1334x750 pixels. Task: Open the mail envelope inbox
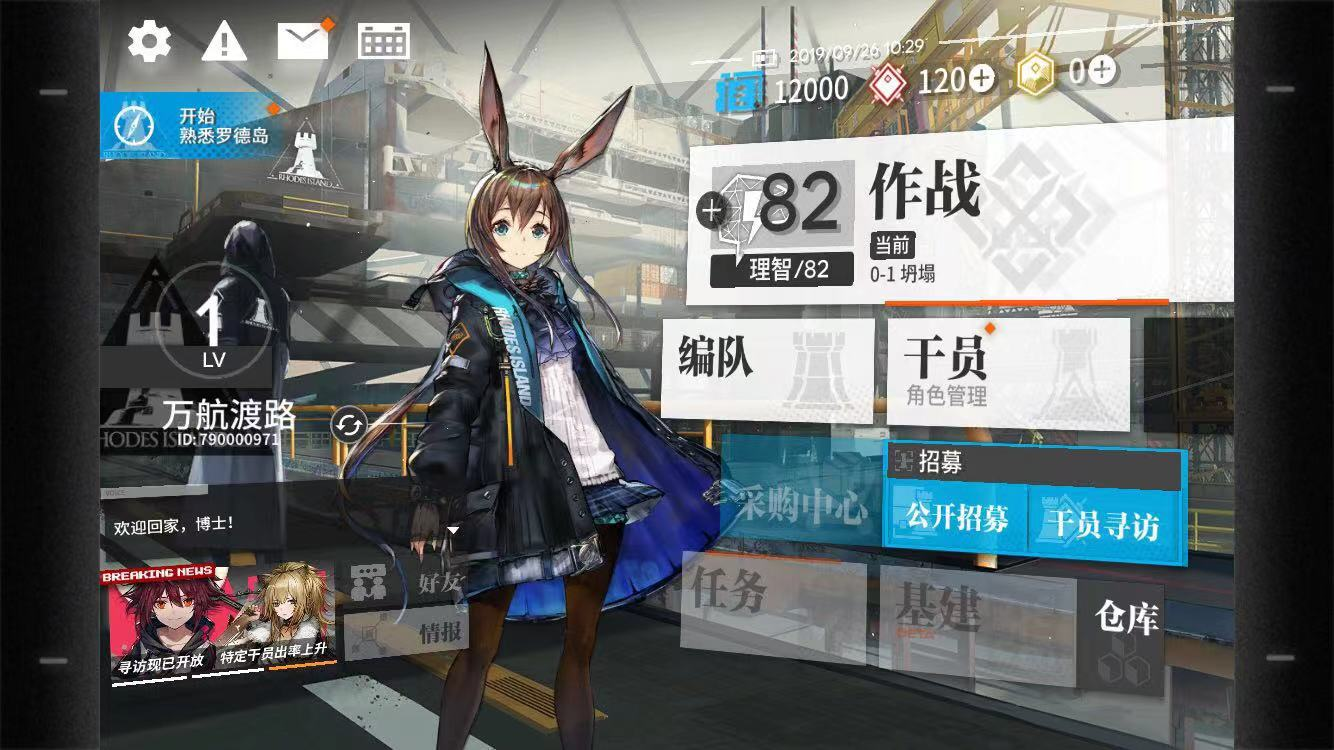pyautogui.click(x=303, y=42)
